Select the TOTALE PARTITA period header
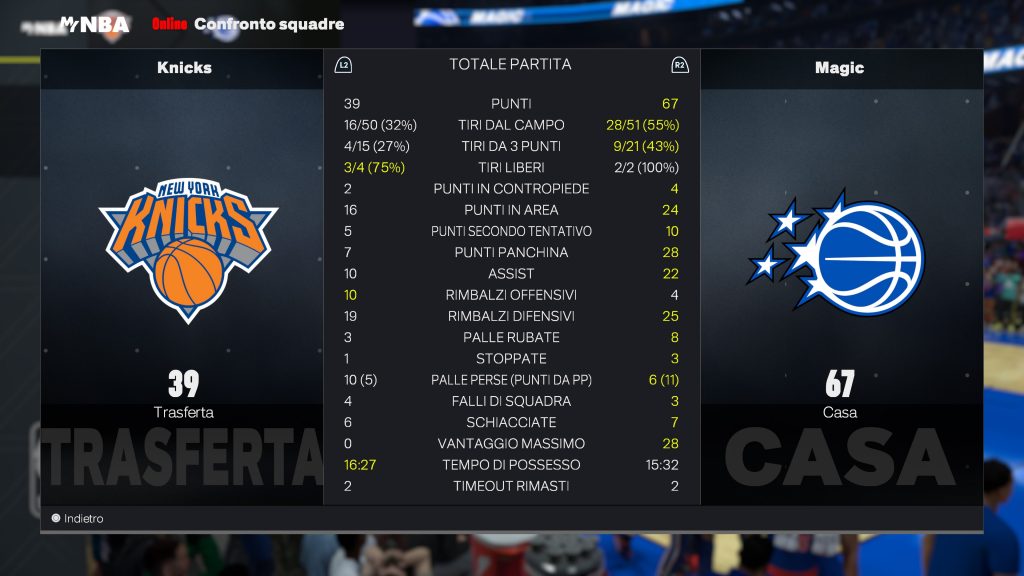The image size is (1024, 576). pos(510,65)
